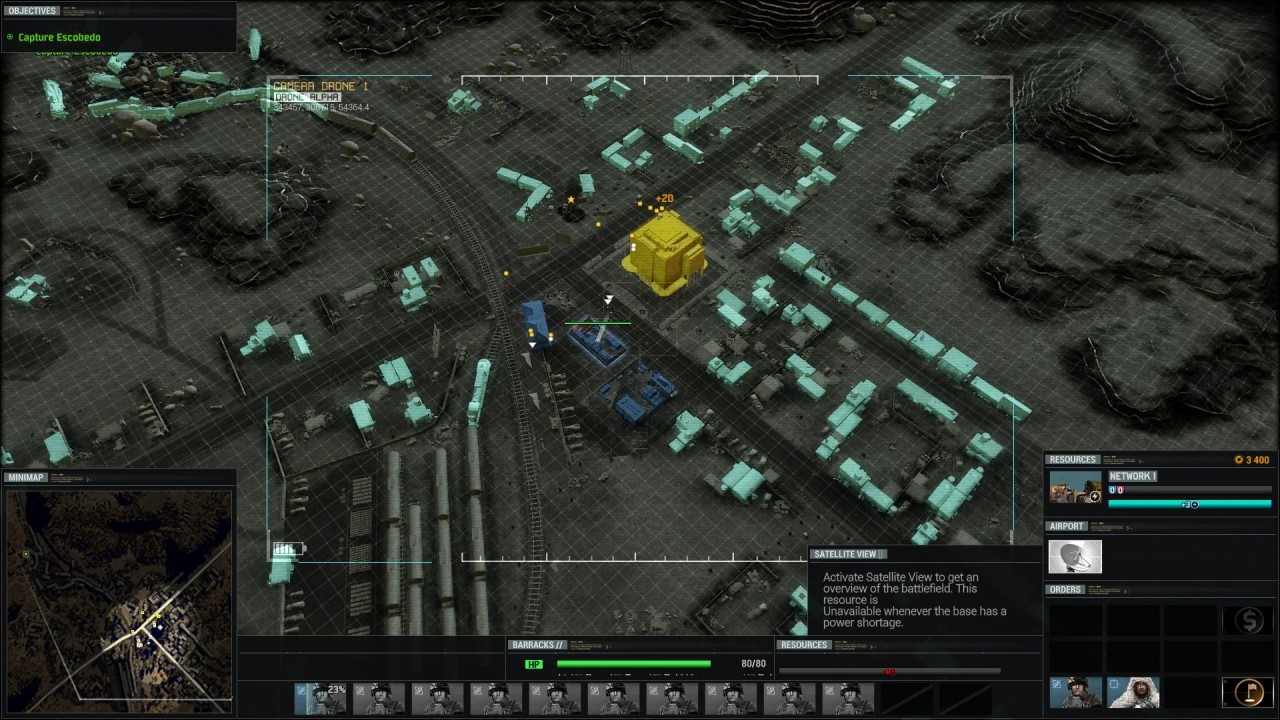Activate the rally flag order button
The height and width of the screenshot is (720, 1280).
(1248, 692)
